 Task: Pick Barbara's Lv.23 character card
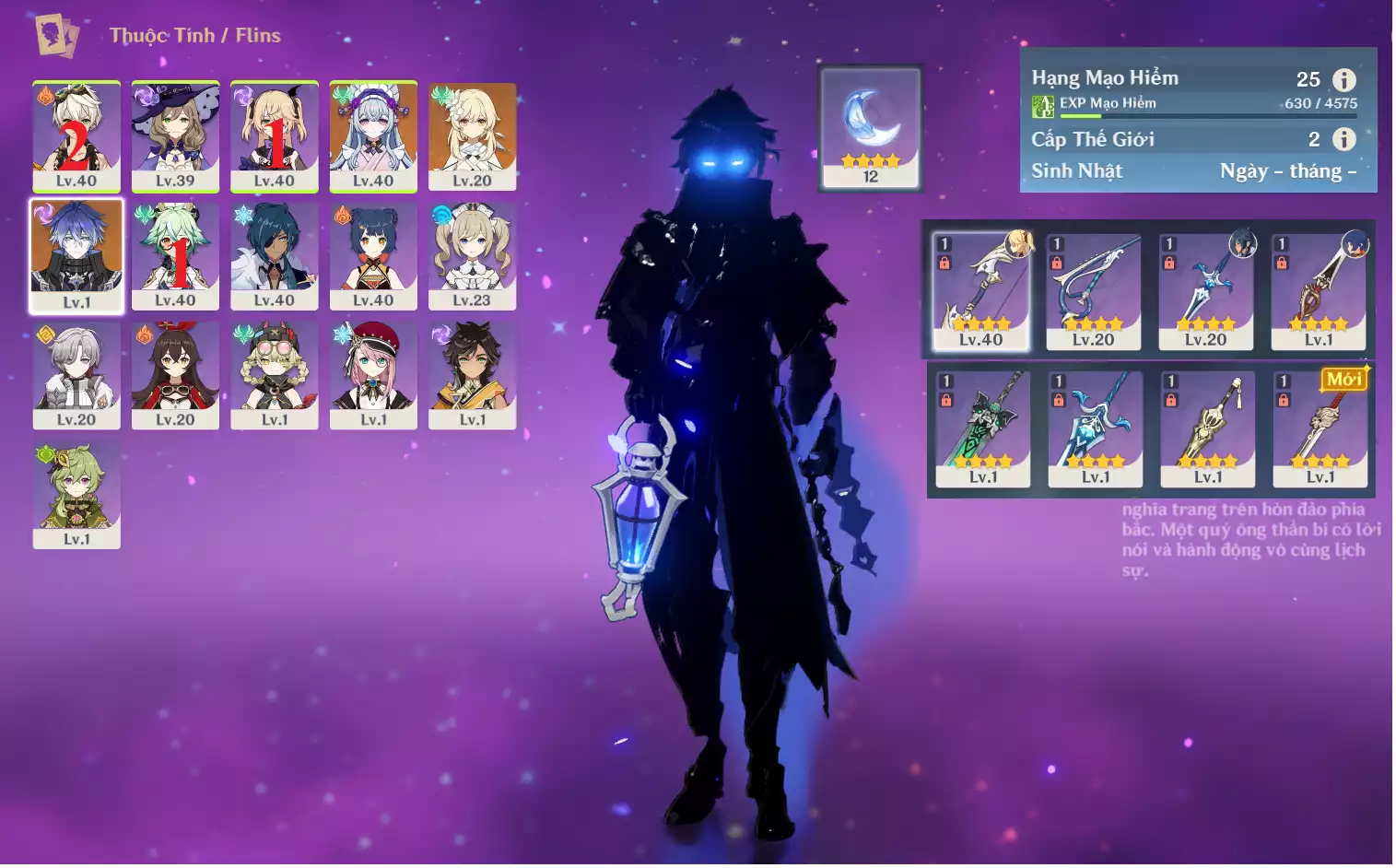pos(472,256)
